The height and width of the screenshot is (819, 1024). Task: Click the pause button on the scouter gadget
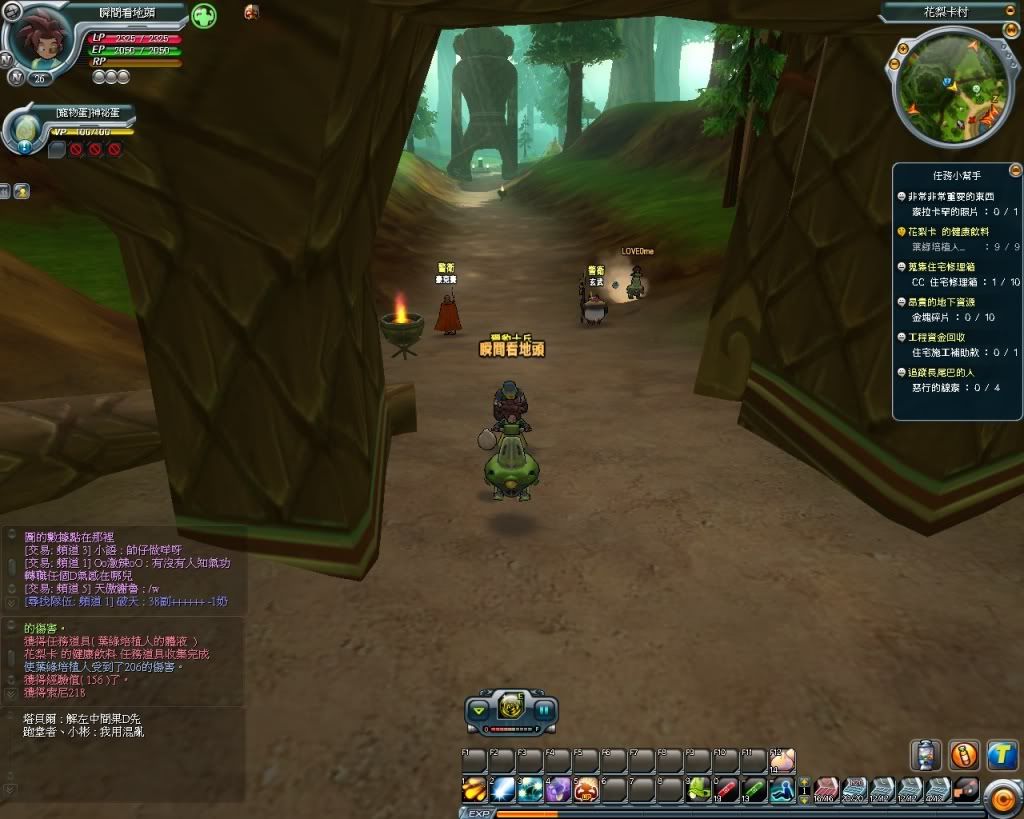[x=543, y=711]
